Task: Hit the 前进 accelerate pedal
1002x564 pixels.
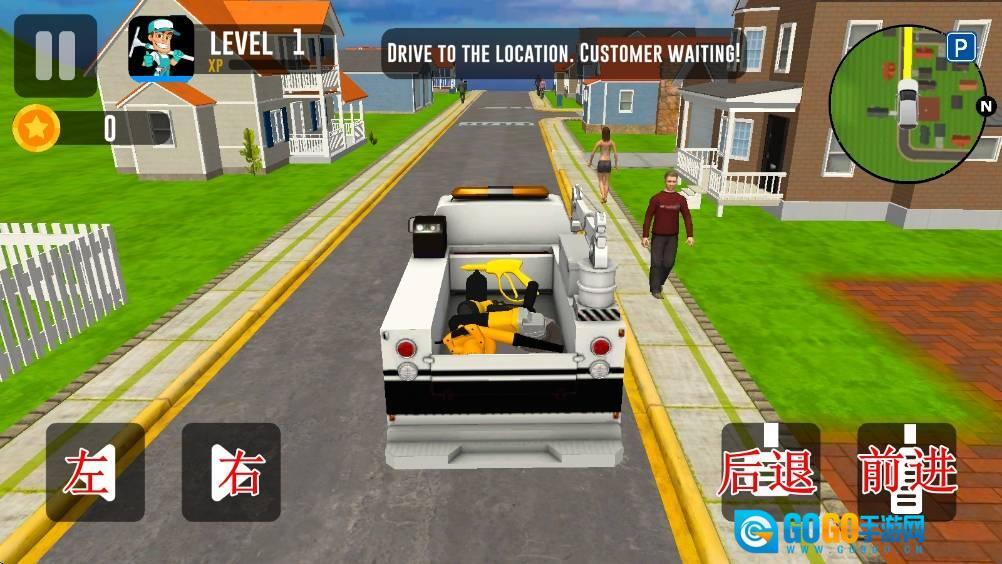Action: pyautogui.click(x=907, y=471)
